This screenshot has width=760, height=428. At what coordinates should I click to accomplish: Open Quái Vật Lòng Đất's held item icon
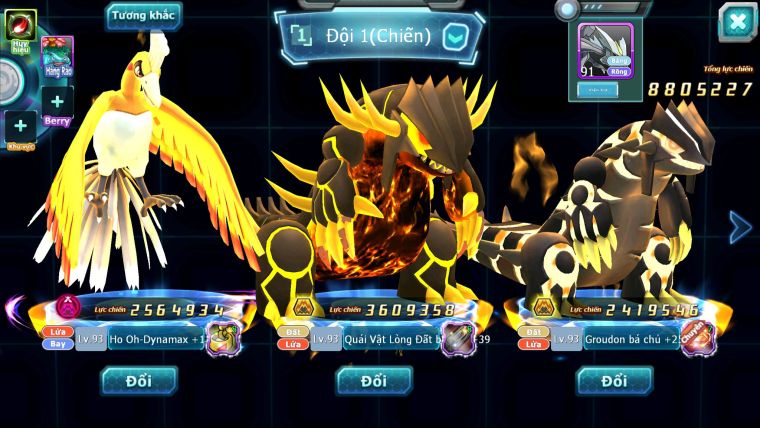click(458, 338)
